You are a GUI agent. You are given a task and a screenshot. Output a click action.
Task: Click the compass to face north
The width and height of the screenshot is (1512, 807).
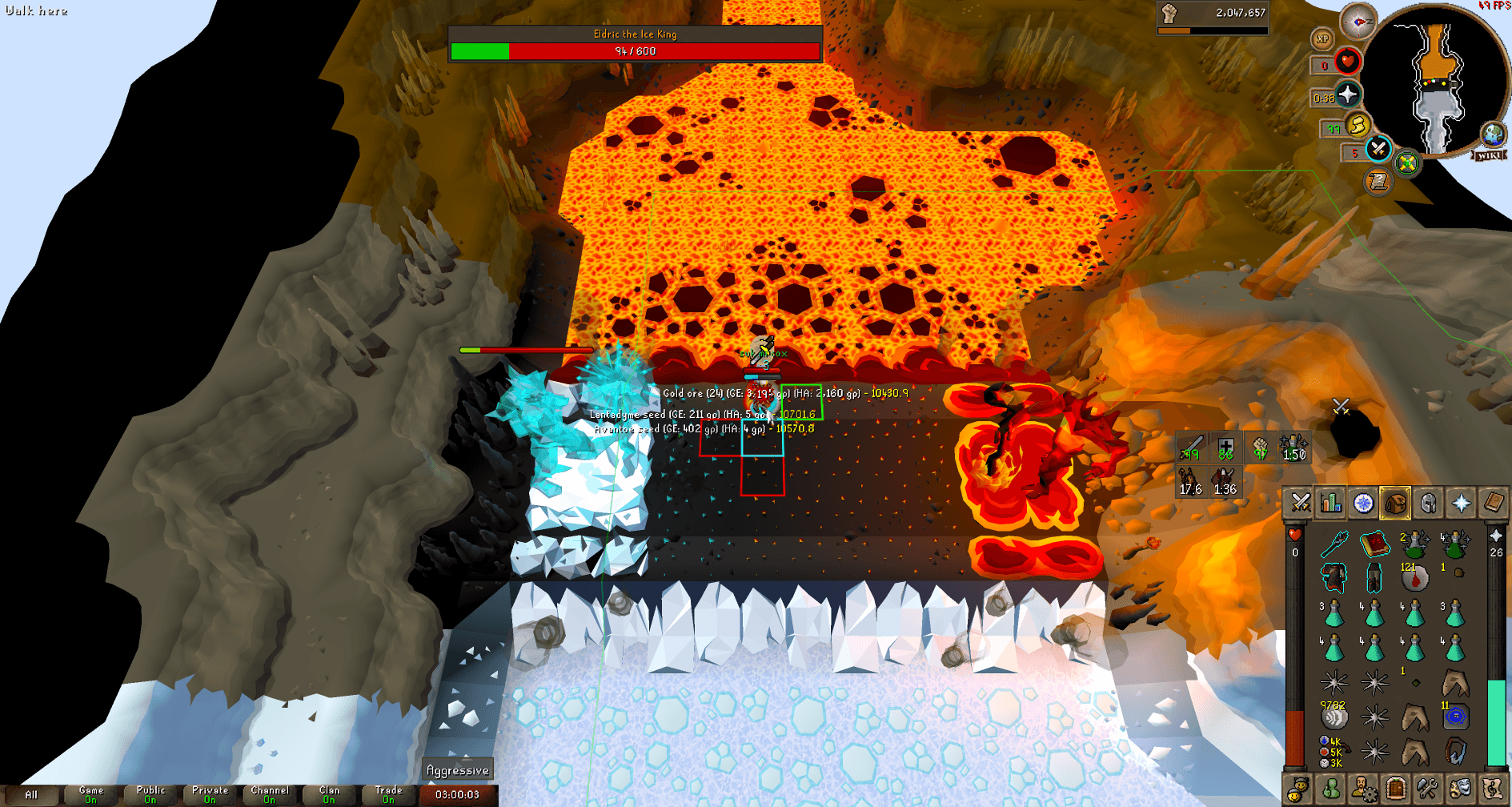tap(1357, 21)
